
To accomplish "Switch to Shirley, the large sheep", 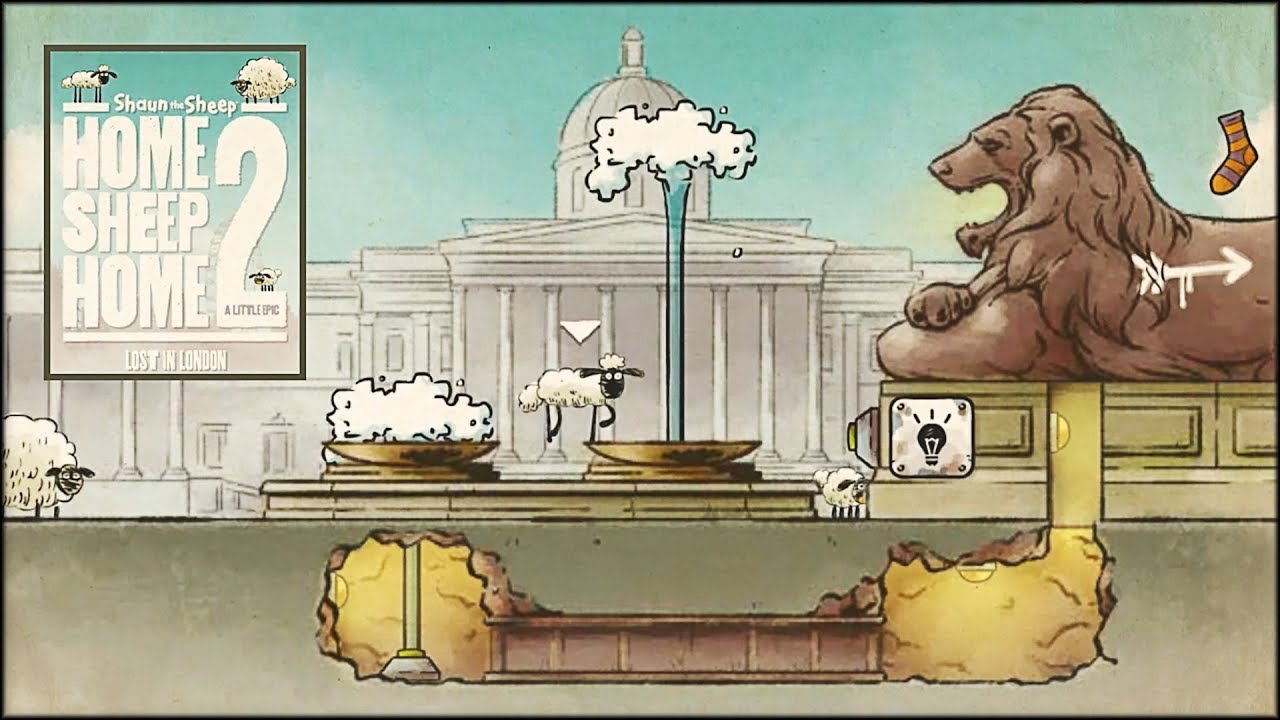I will (x=40, y=466).
